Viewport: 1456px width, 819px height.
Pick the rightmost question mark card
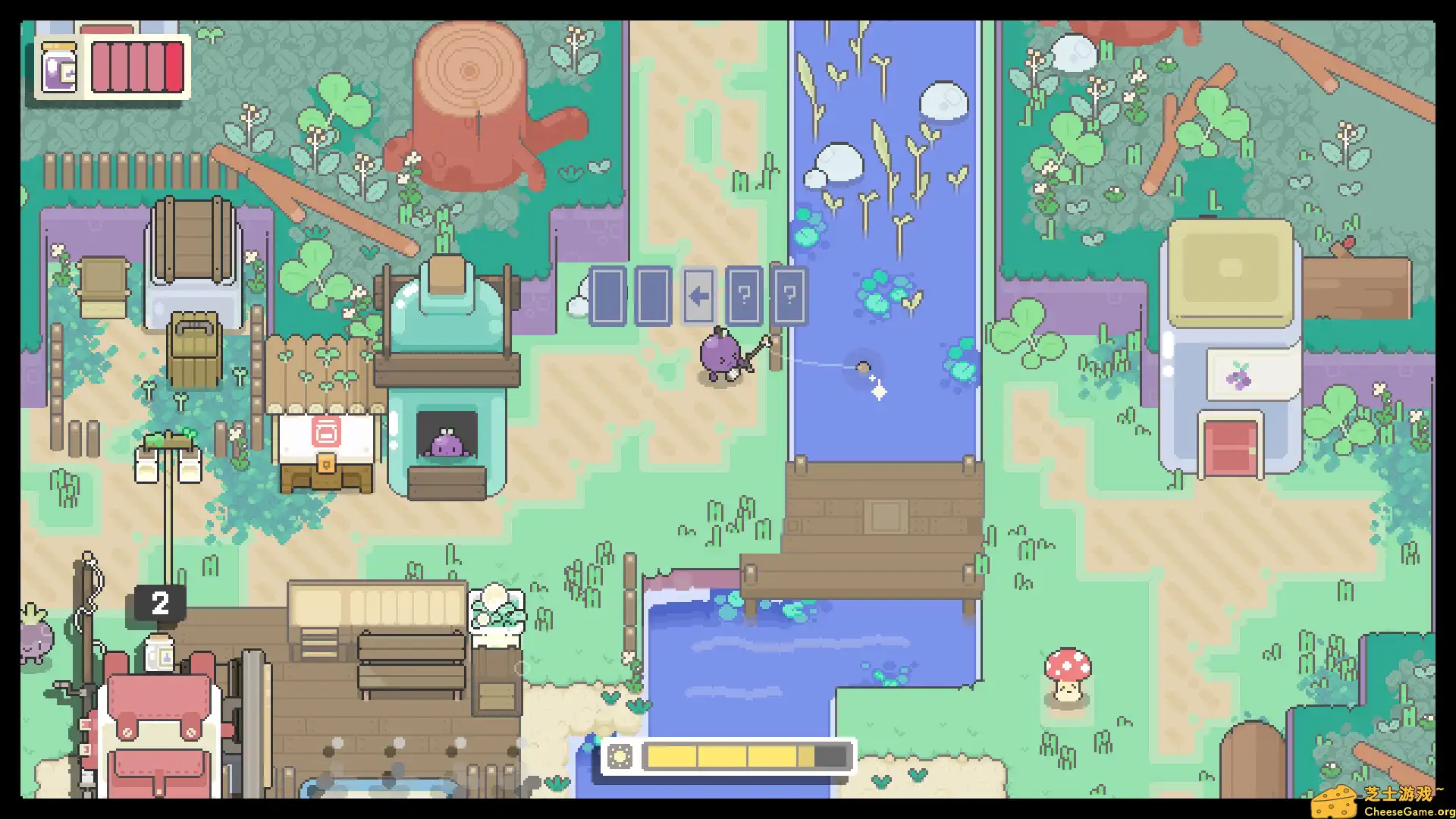pyautogui.click(x=789, y=297)
